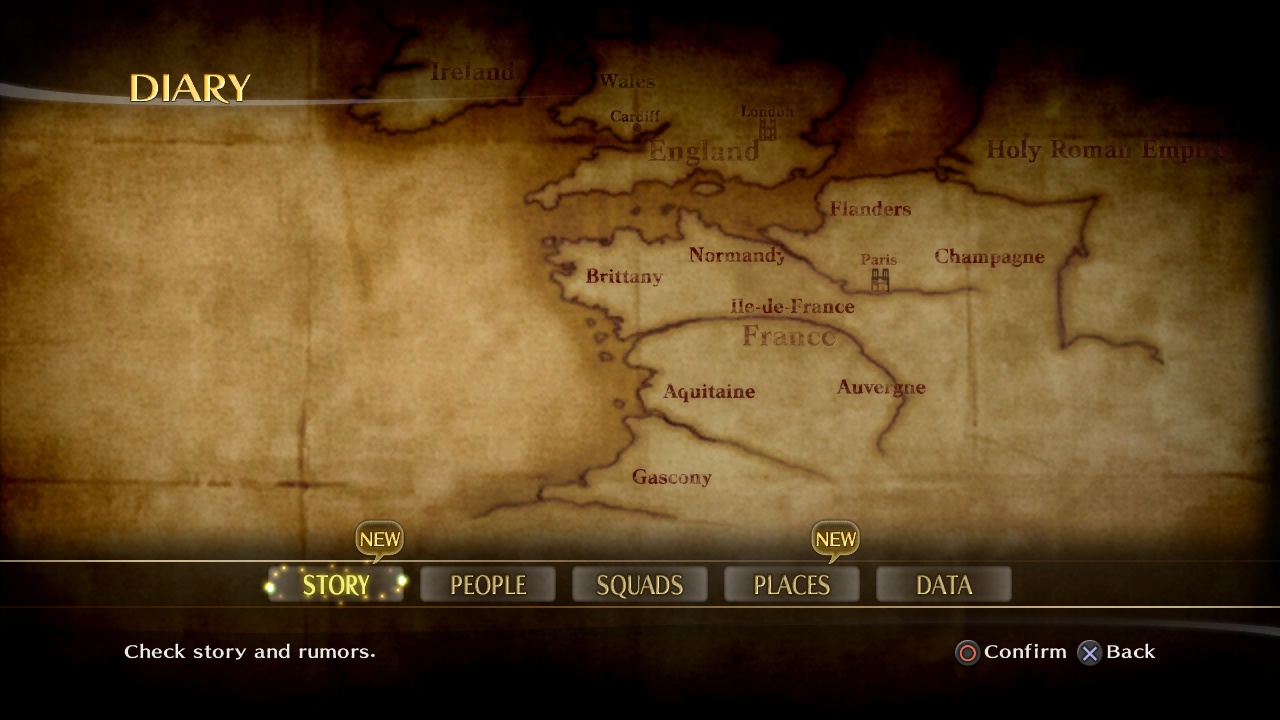1280x720 pixels.
Task: Click Flanders region on the map
Action: coord(869,209)
